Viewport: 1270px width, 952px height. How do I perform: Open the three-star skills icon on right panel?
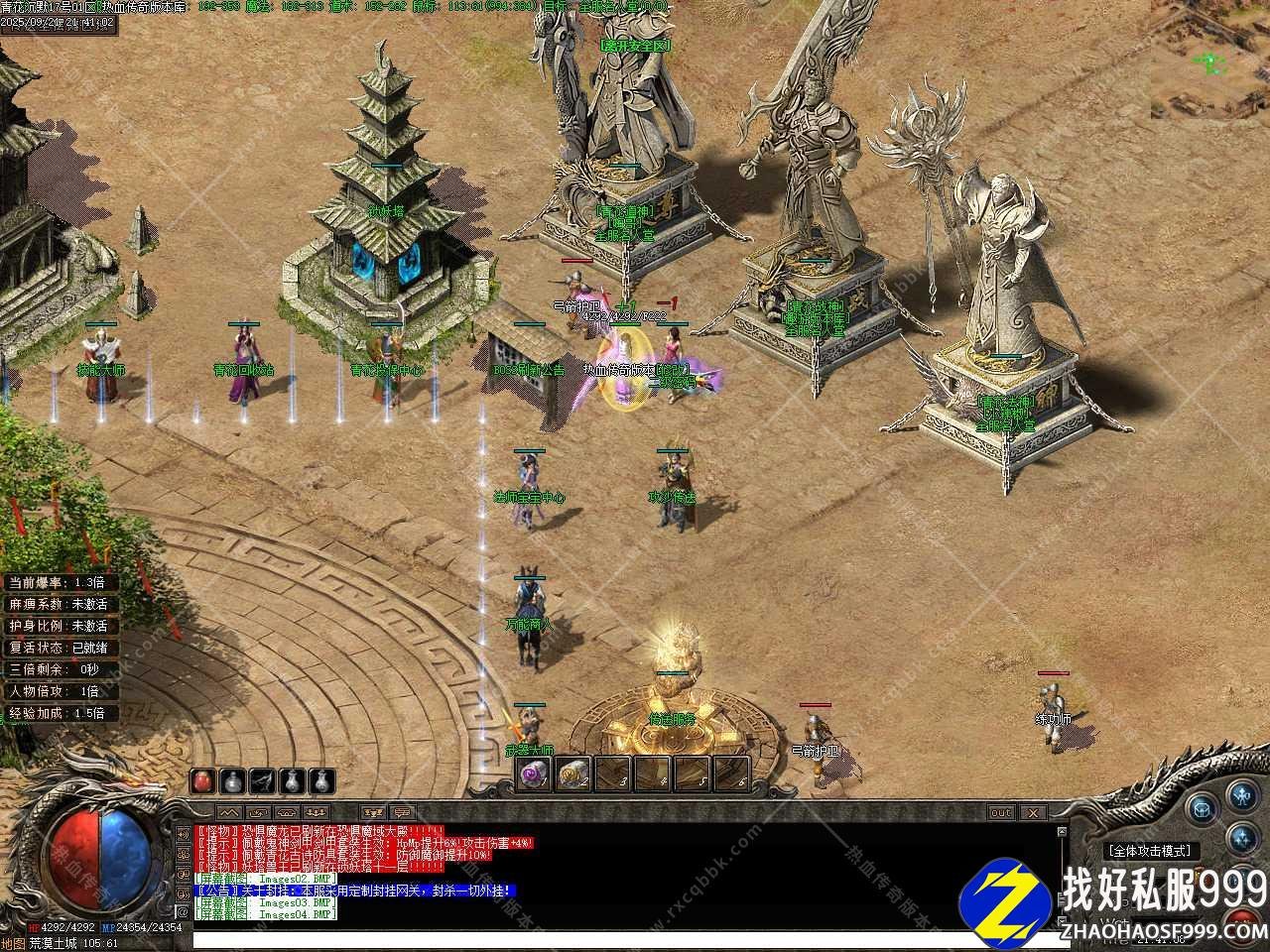[1242, 839]
